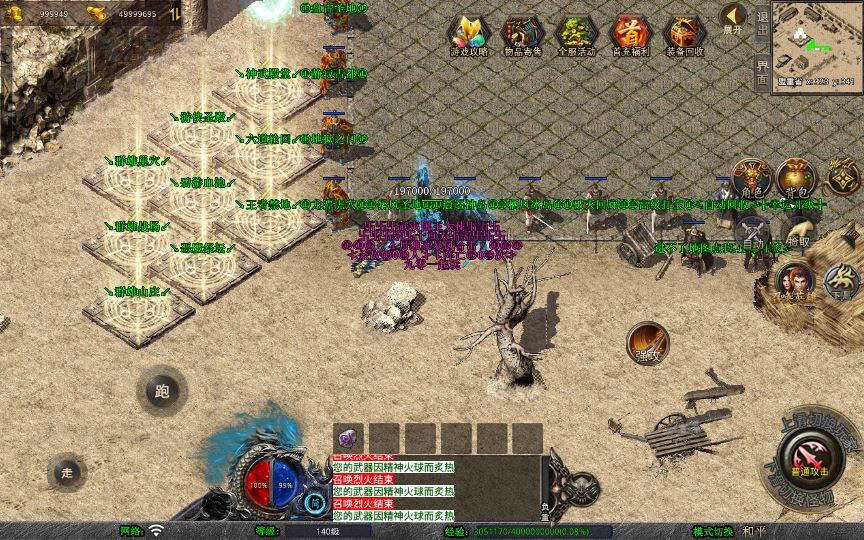
Task: Activate the 召唤英雄 summon hero button
Action: (x=795, y=283)
